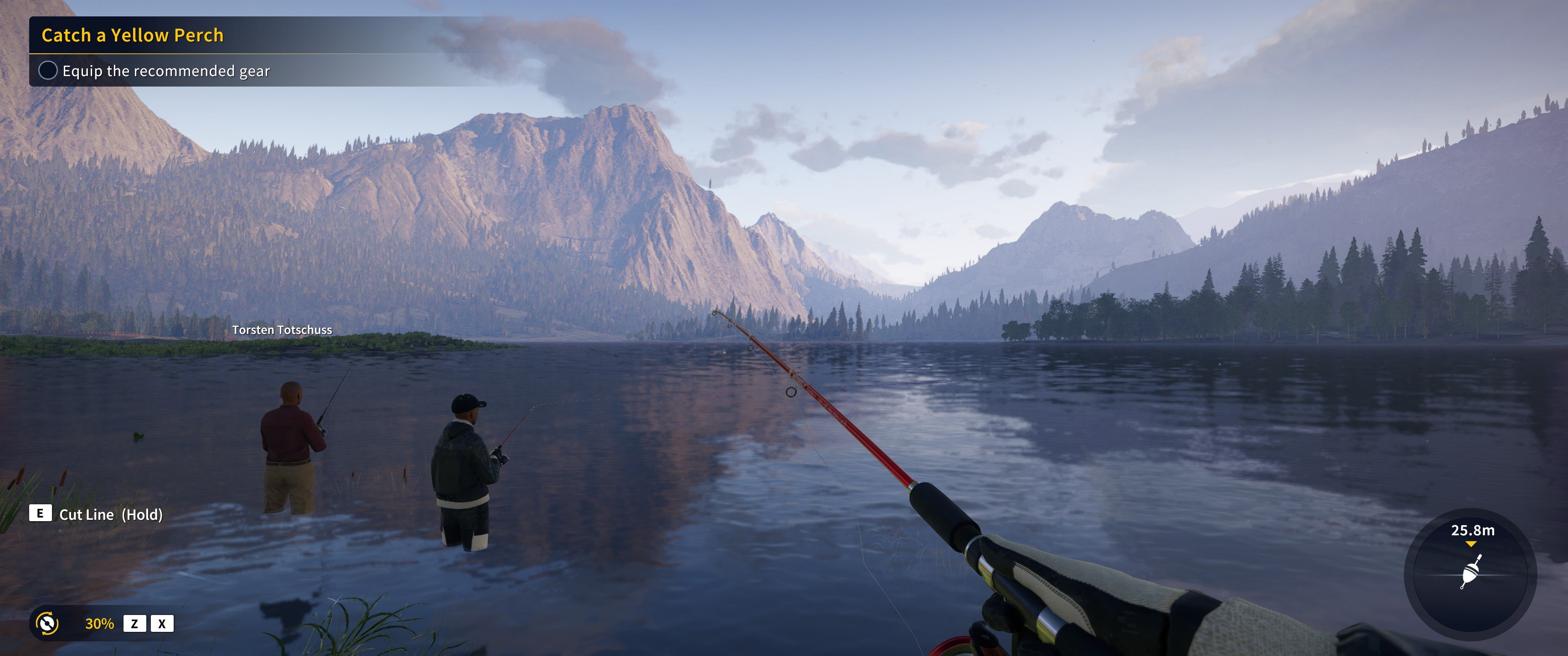Click the reel speed icon

click(x=47, y=623)
